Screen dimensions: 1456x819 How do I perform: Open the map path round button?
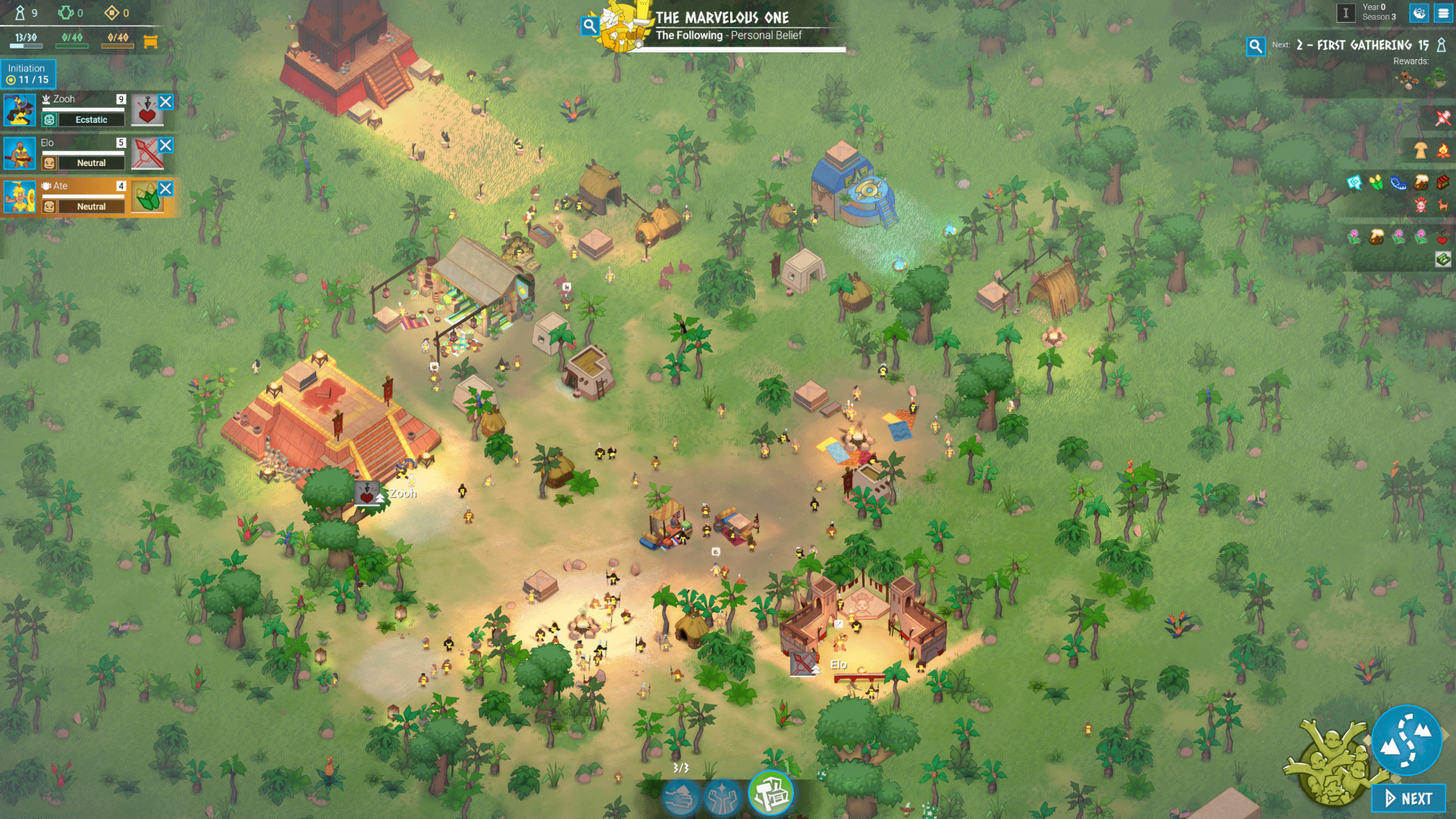pos(1406,741)
